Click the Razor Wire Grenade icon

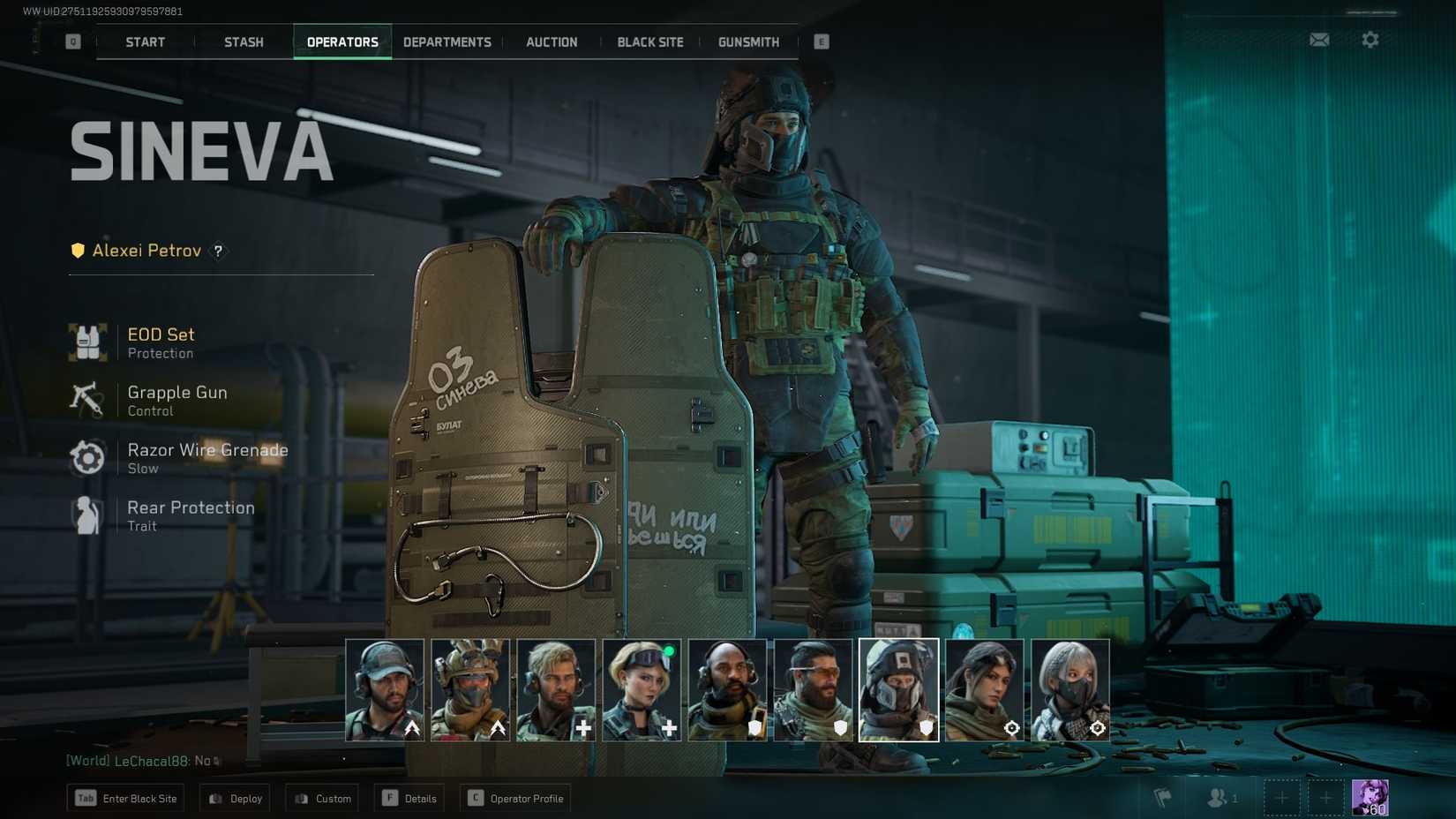click(x=87, y=457)
